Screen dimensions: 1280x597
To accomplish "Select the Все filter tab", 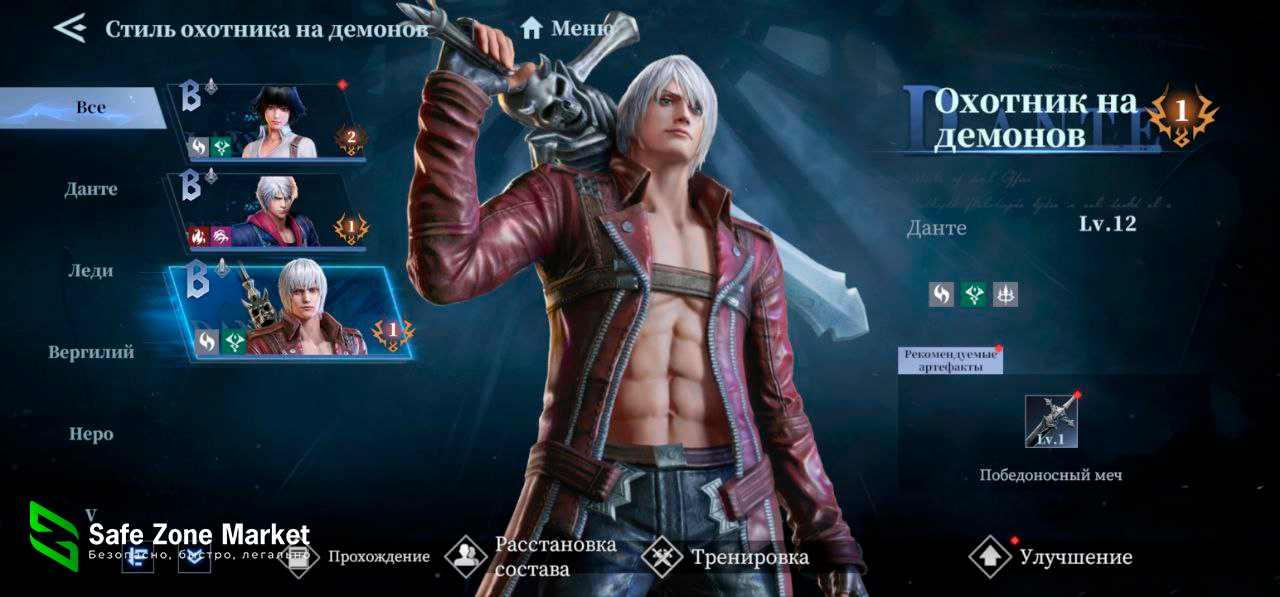I will click(88, 107).
